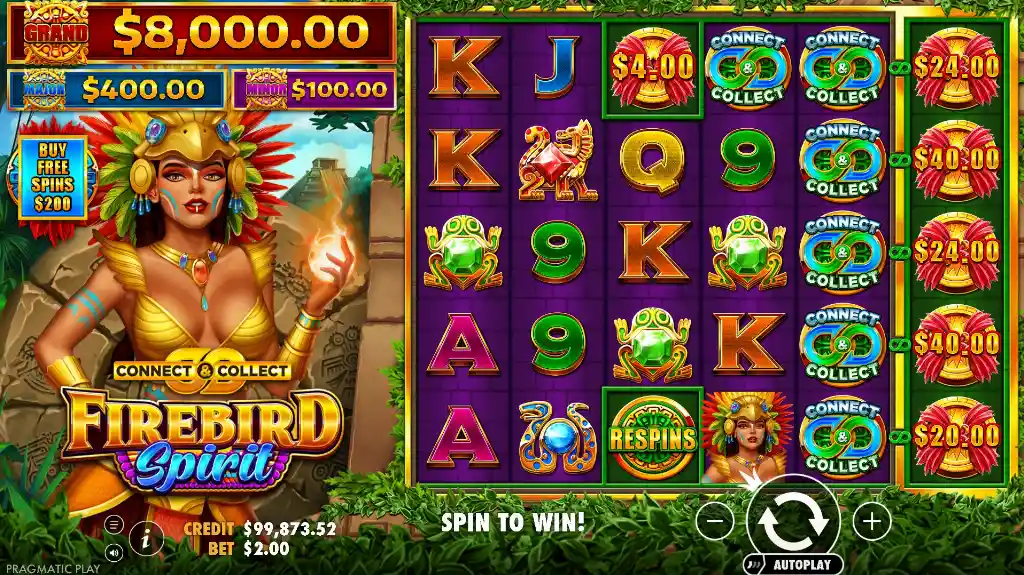This screenshot has width=1024, height=575.
Task: Open the hamburger settings menu
Action: click(113, 524)
